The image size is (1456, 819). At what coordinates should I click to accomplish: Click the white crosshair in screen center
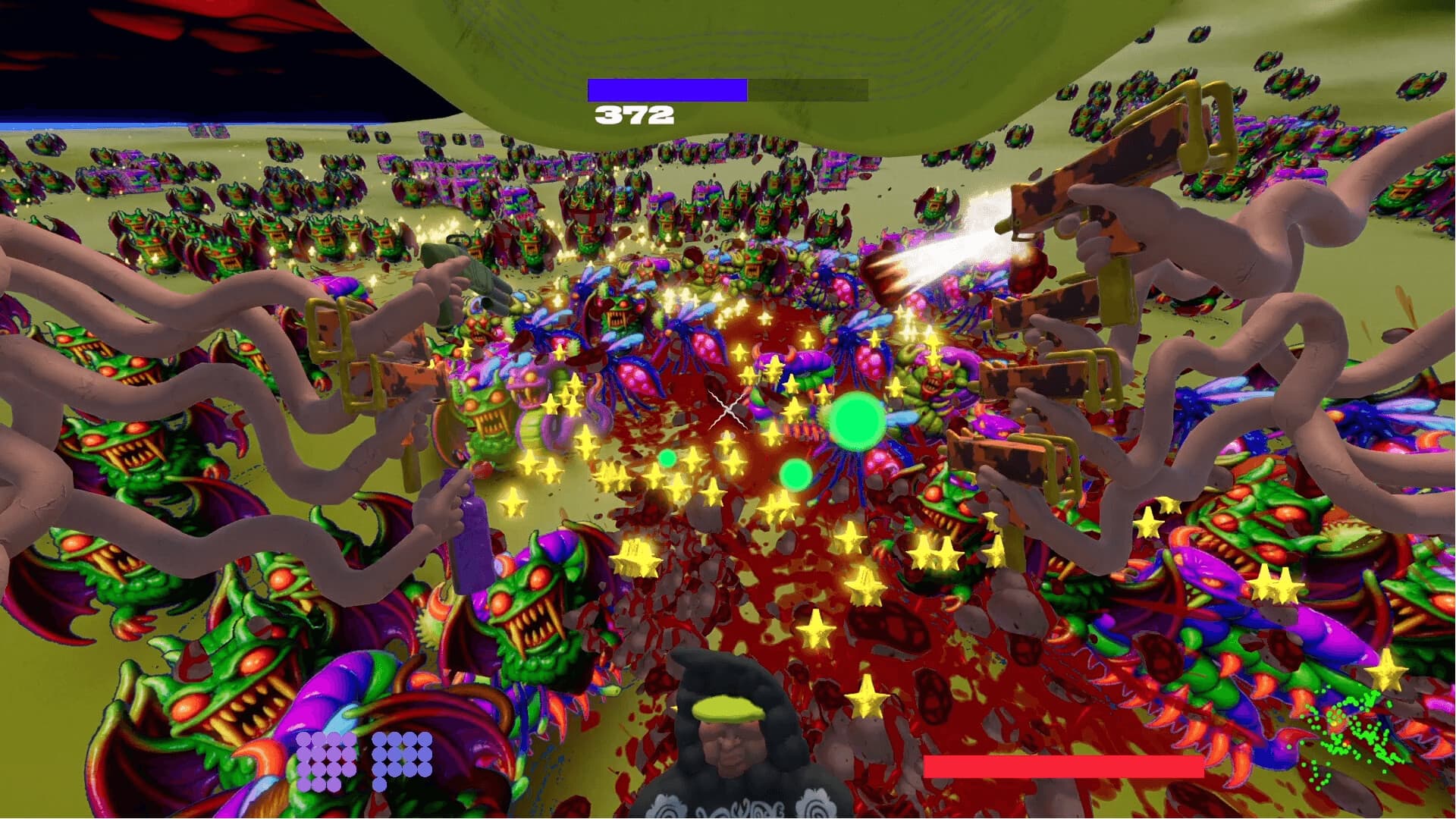pyautogui.click(x=730, y=409)
